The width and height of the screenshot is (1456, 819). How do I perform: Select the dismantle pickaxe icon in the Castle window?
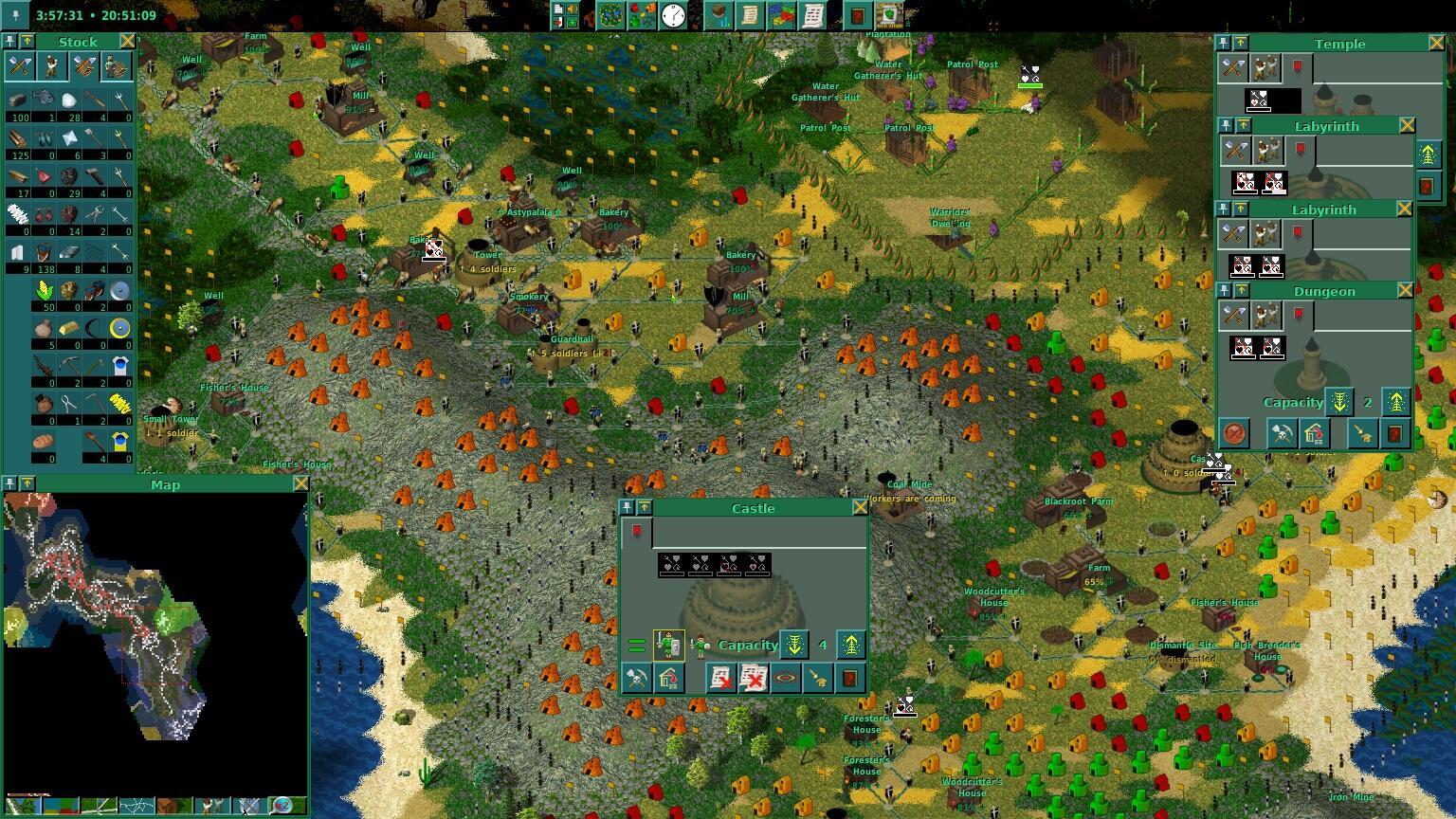(636, 678)
